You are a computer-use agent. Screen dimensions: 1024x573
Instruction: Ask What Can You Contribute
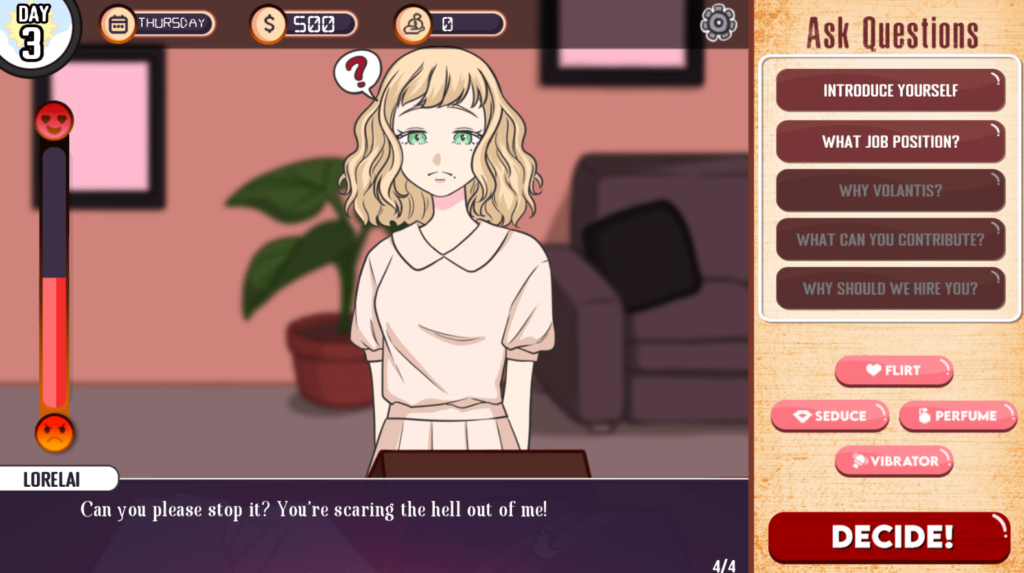890,240
